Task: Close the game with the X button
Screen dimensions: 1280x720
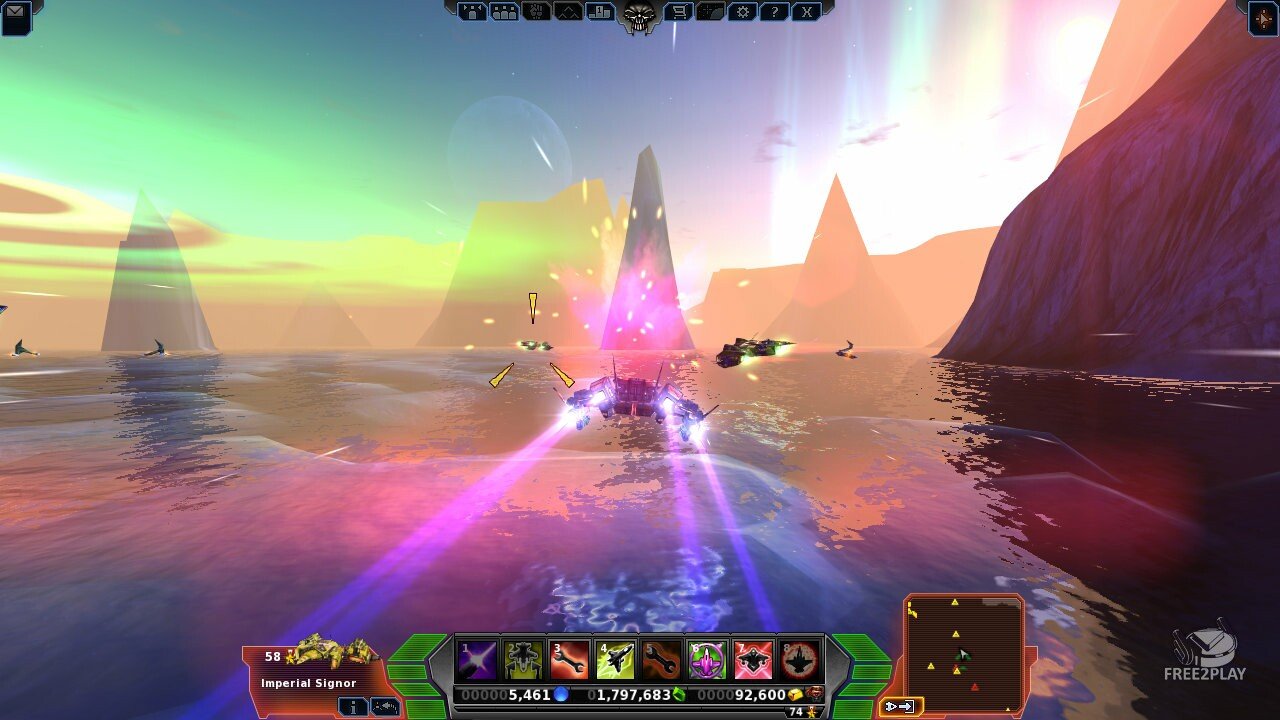Action: (x=806, y=12)
